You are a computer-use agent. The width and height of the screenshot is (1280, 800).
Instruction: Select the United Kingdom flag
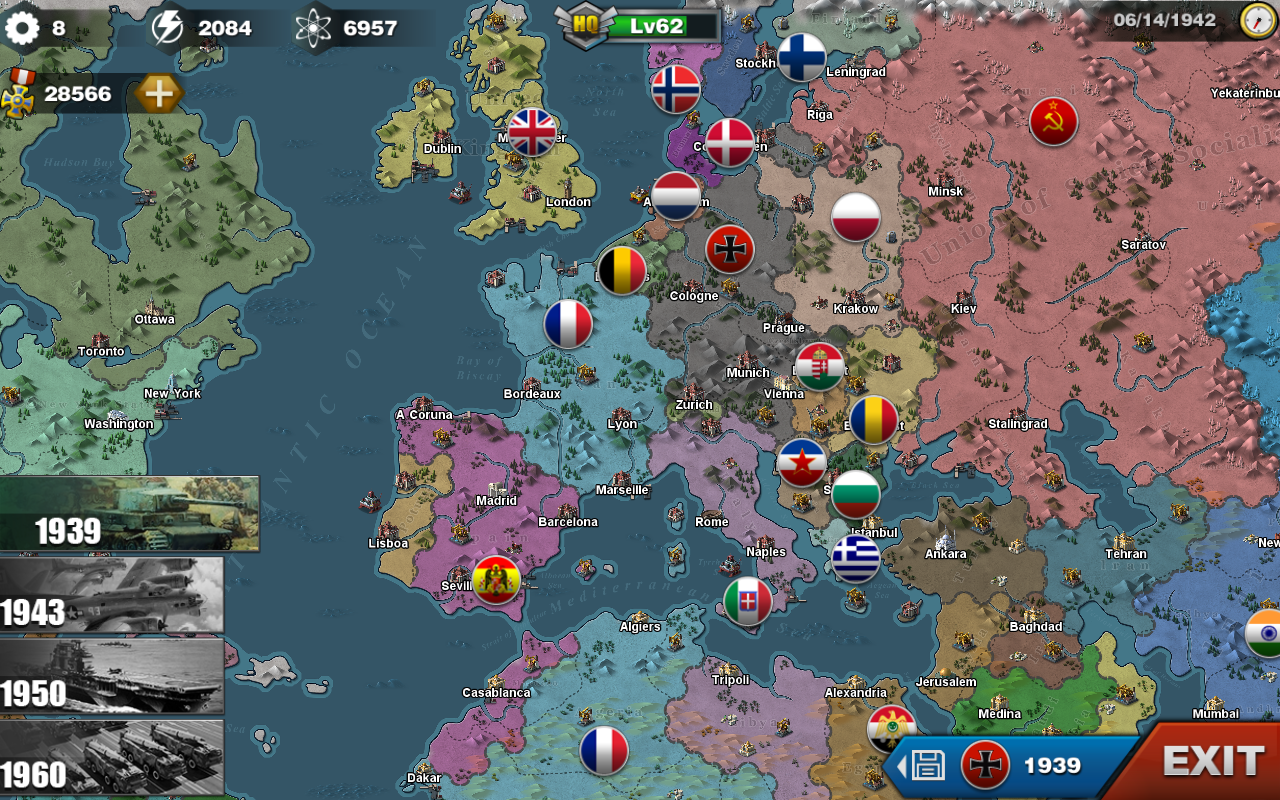(532, 133)
